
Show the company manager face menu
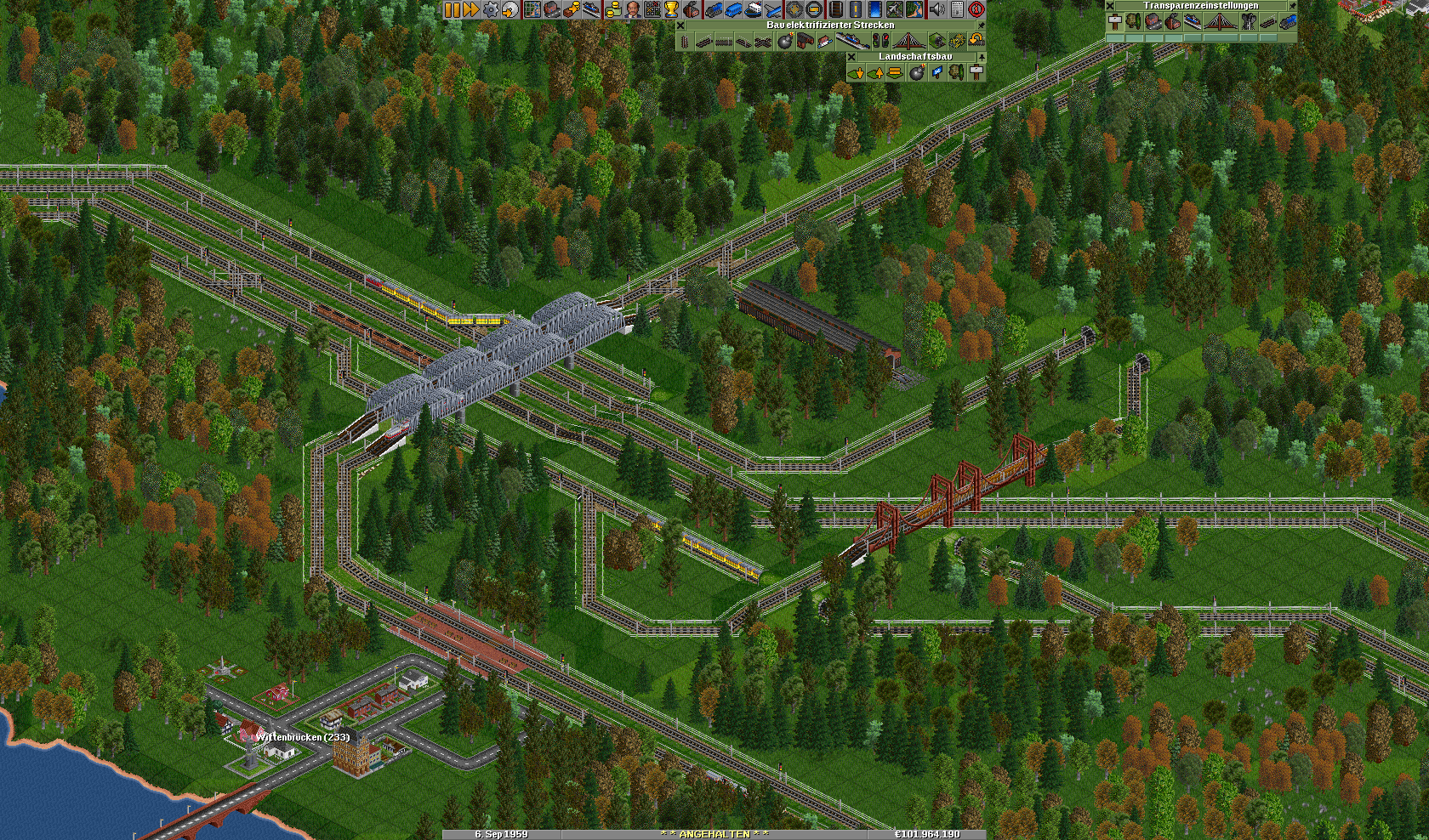click(632, 9)
